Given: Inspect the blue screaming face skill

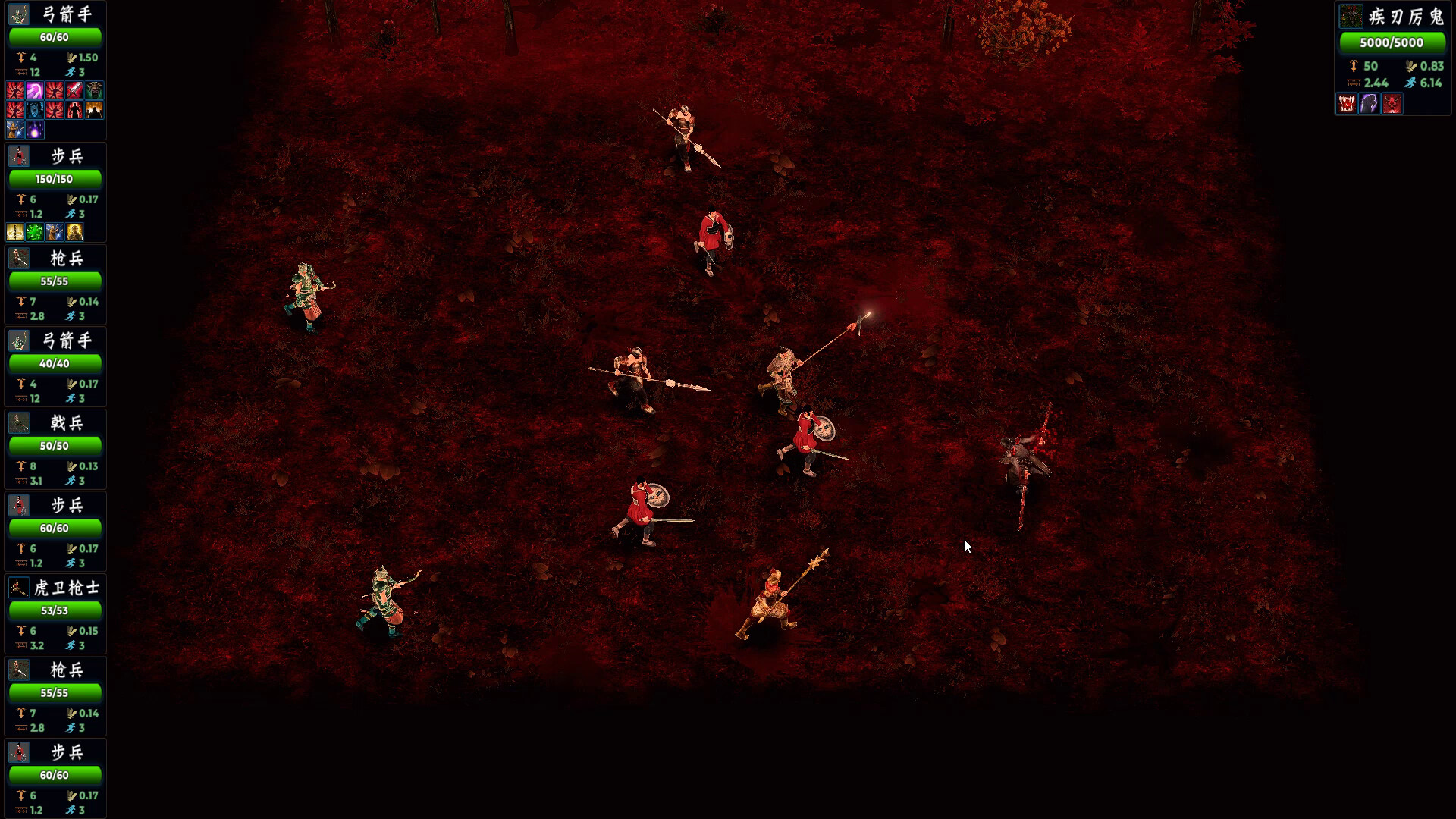Looking at the screenshot, I should [x=35, y=111].
